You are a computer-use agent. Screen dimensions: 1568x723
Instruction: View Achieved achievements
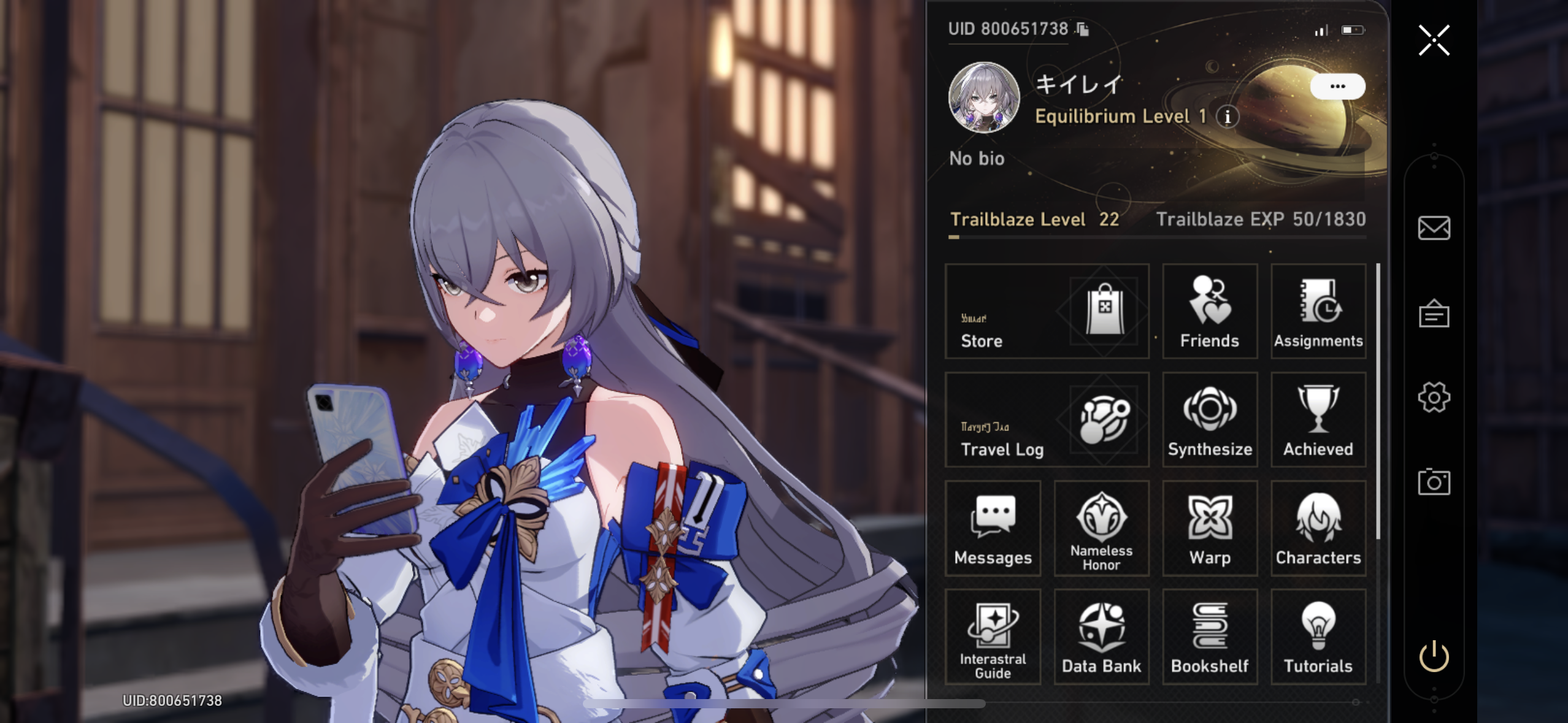1318,420
